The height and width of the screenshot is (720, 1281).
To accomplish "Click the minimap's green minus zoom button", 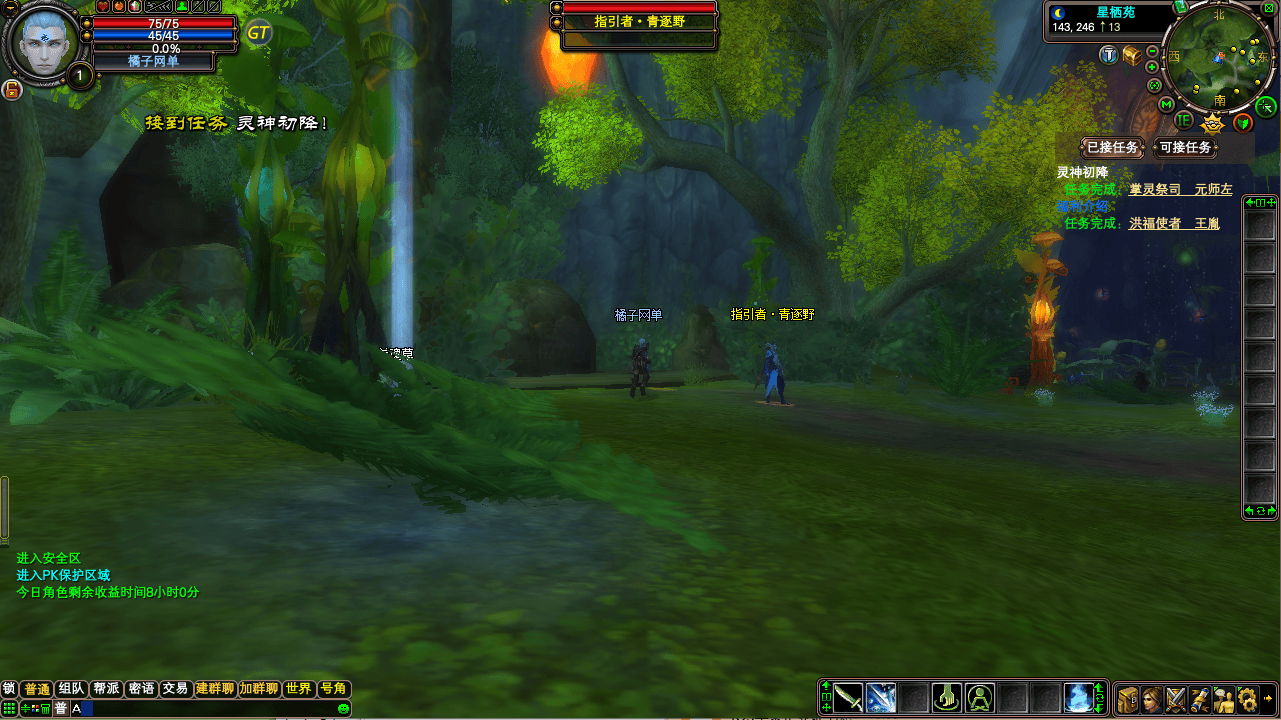I will (1153, 52).
